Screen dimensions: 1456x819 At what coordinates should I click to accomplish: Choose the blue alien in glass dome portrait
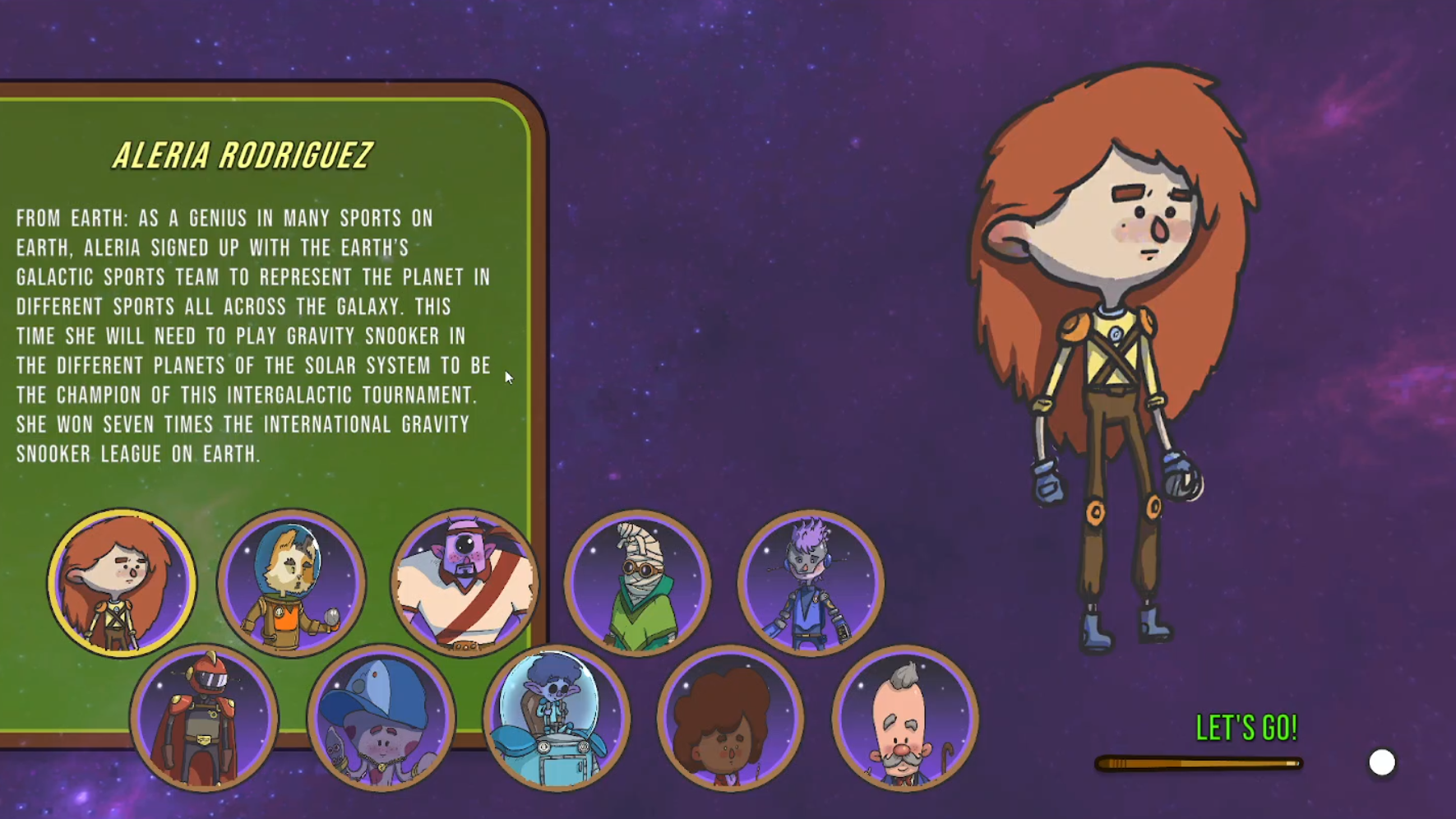coord(557,718)
